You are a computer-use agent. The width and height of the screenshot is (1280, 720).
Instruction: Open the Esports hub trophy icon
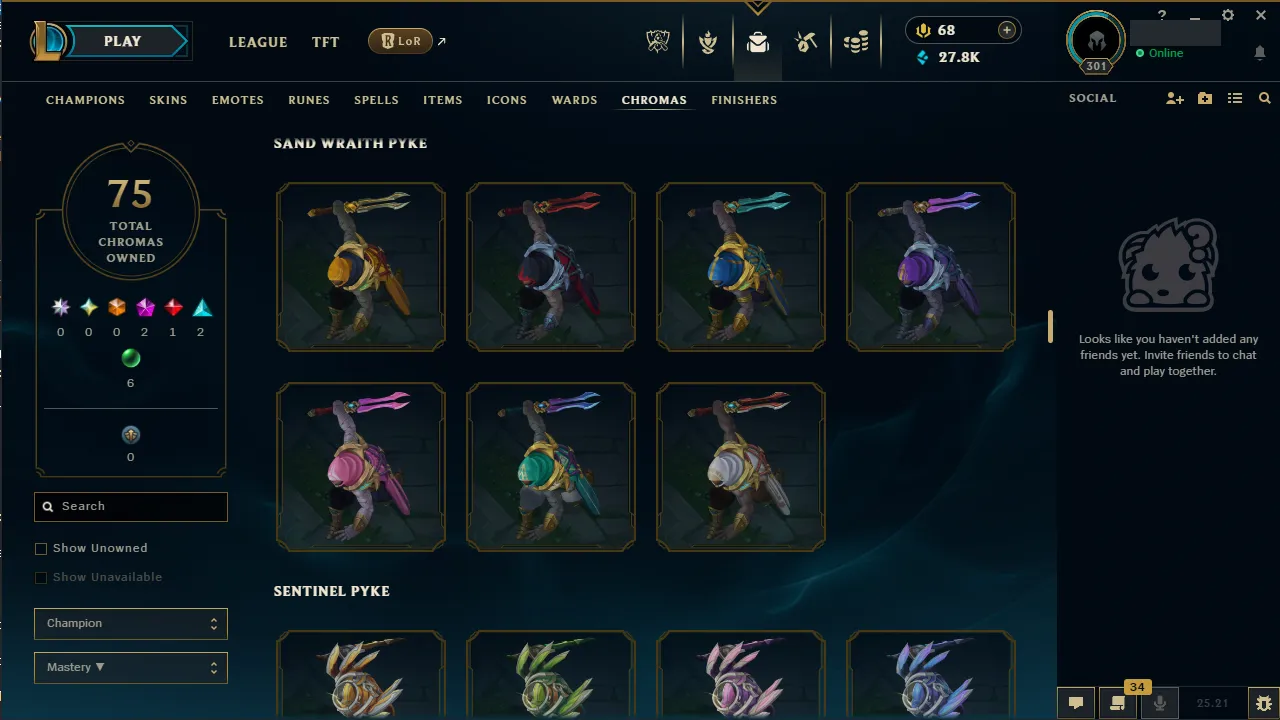pyautogui.click(x=658, y=41)
